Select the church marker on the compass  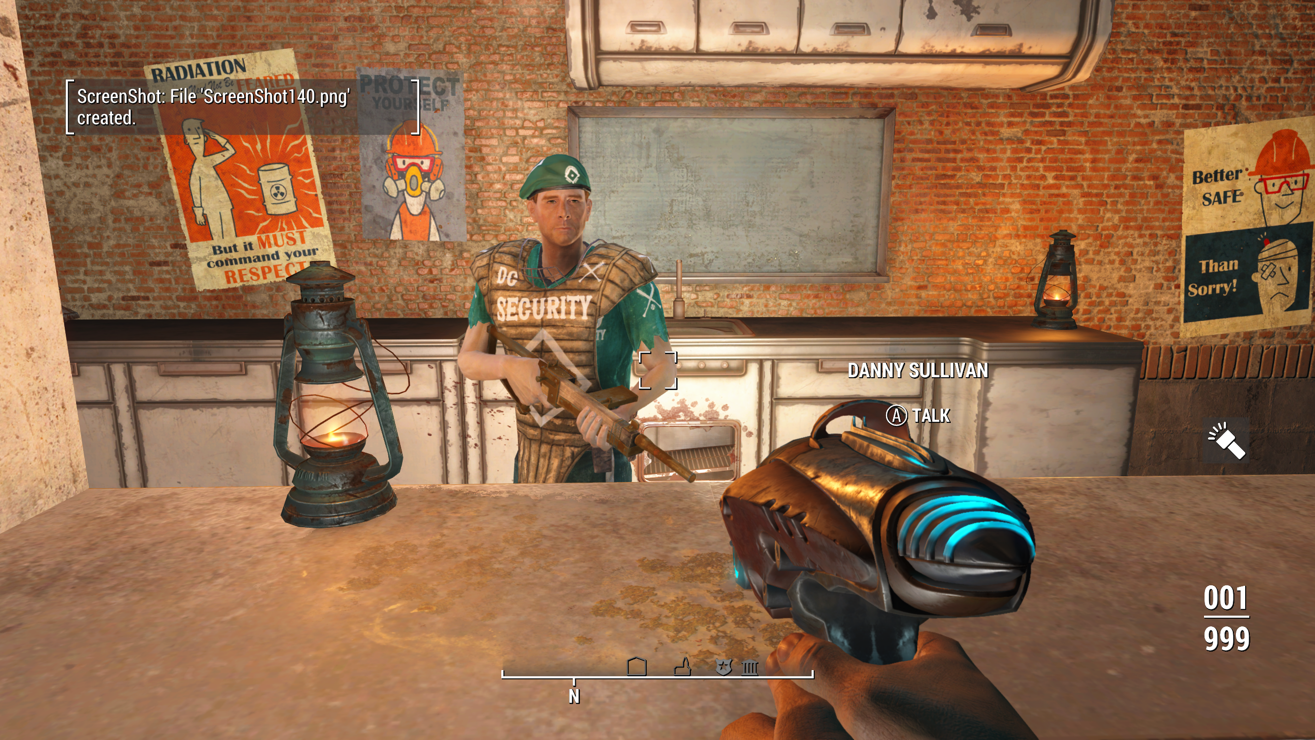tap(683, 666)
